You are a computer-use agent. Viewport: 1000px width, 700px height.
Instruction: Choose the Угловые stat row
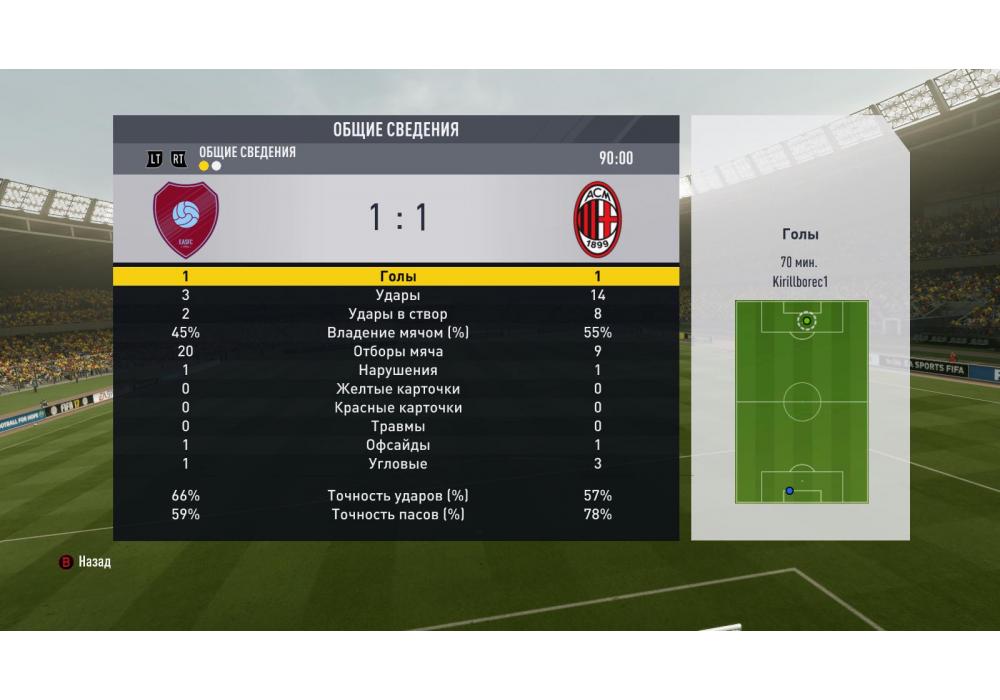pos(397,464)
